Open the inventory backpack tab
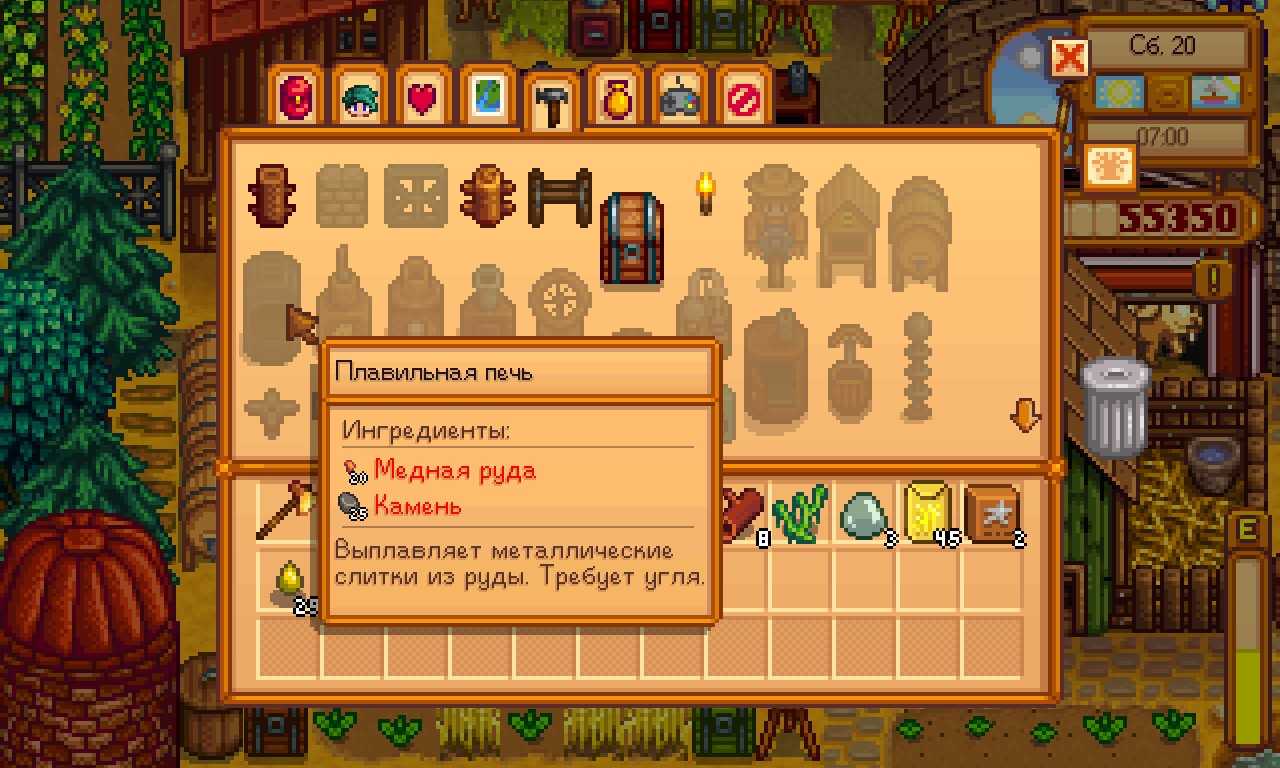This screenshot has width=1280, height=768. [x=299, y=99]
